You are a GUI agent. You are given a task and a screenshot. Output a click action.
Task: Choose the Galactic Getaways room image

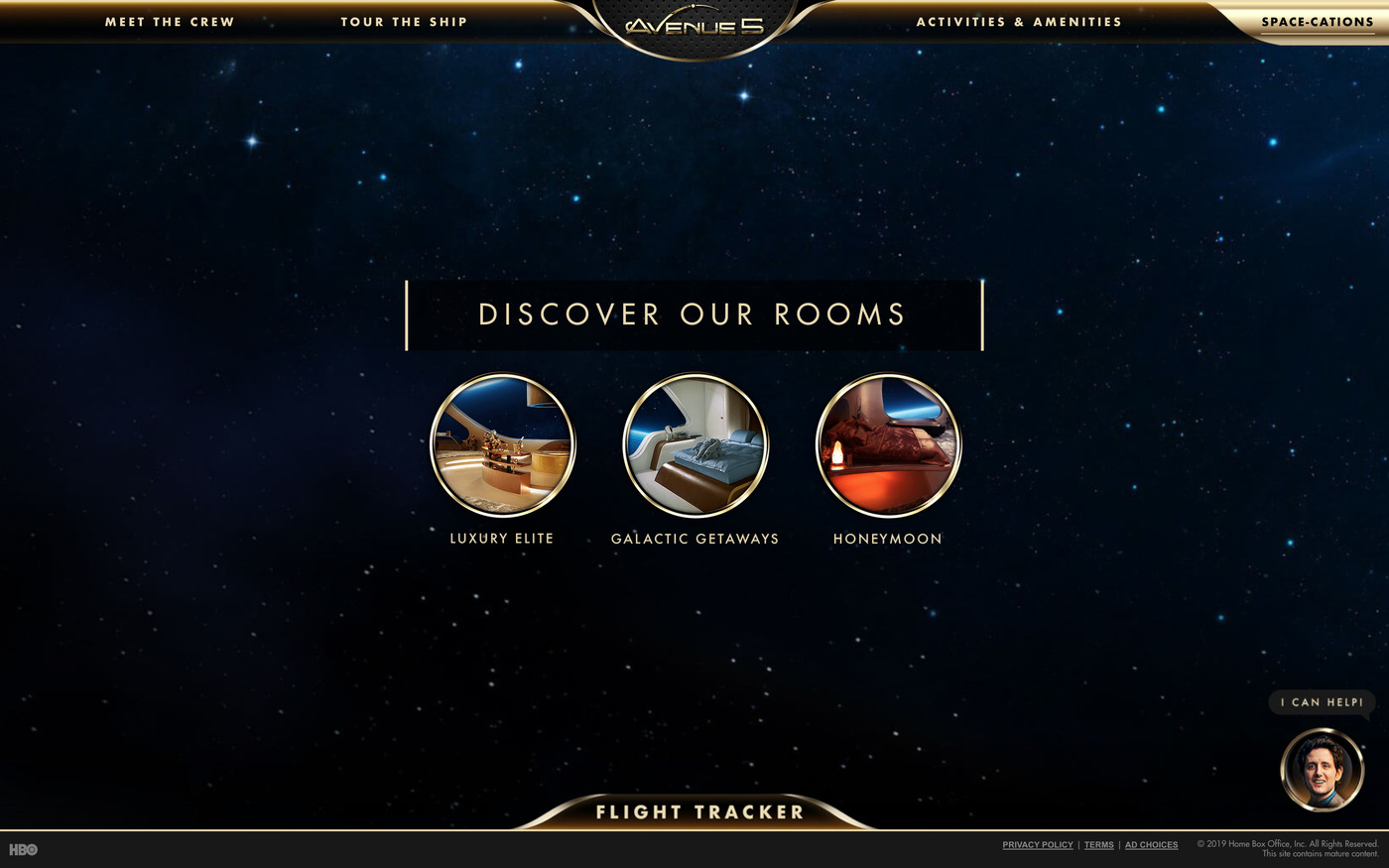[x=694, y=445]
